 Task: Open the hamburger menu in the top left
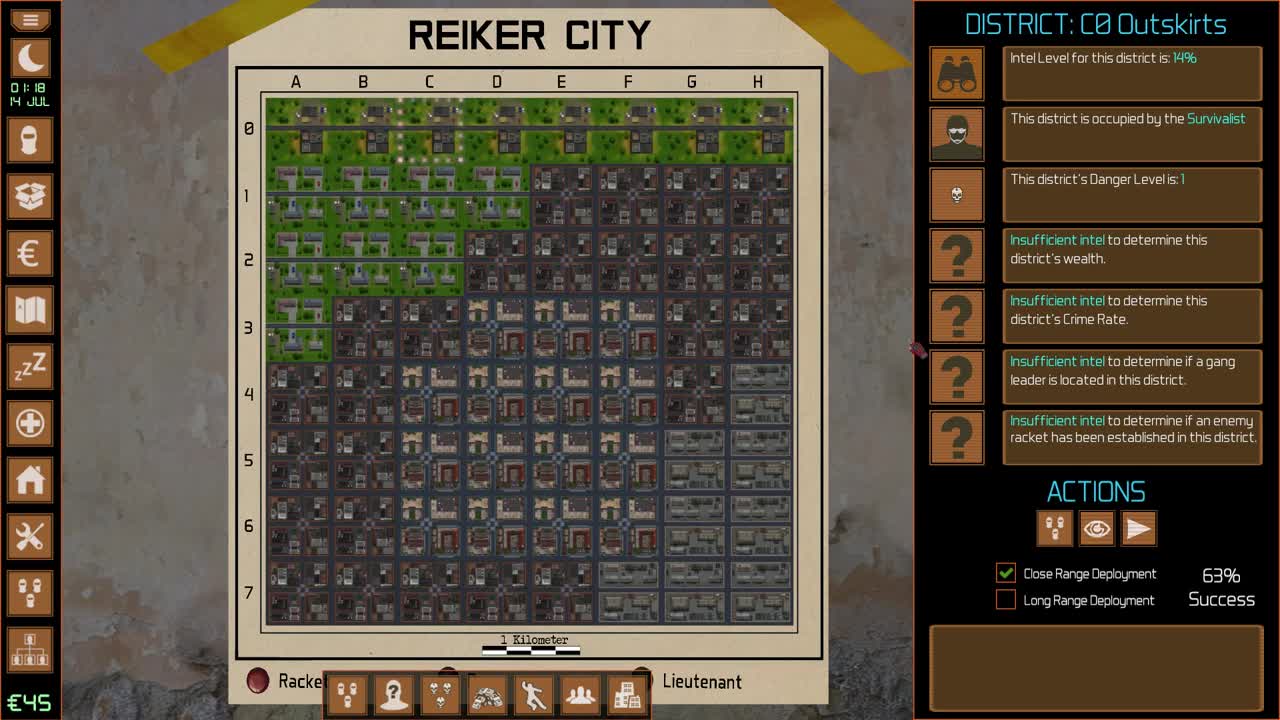click(30, 20)
